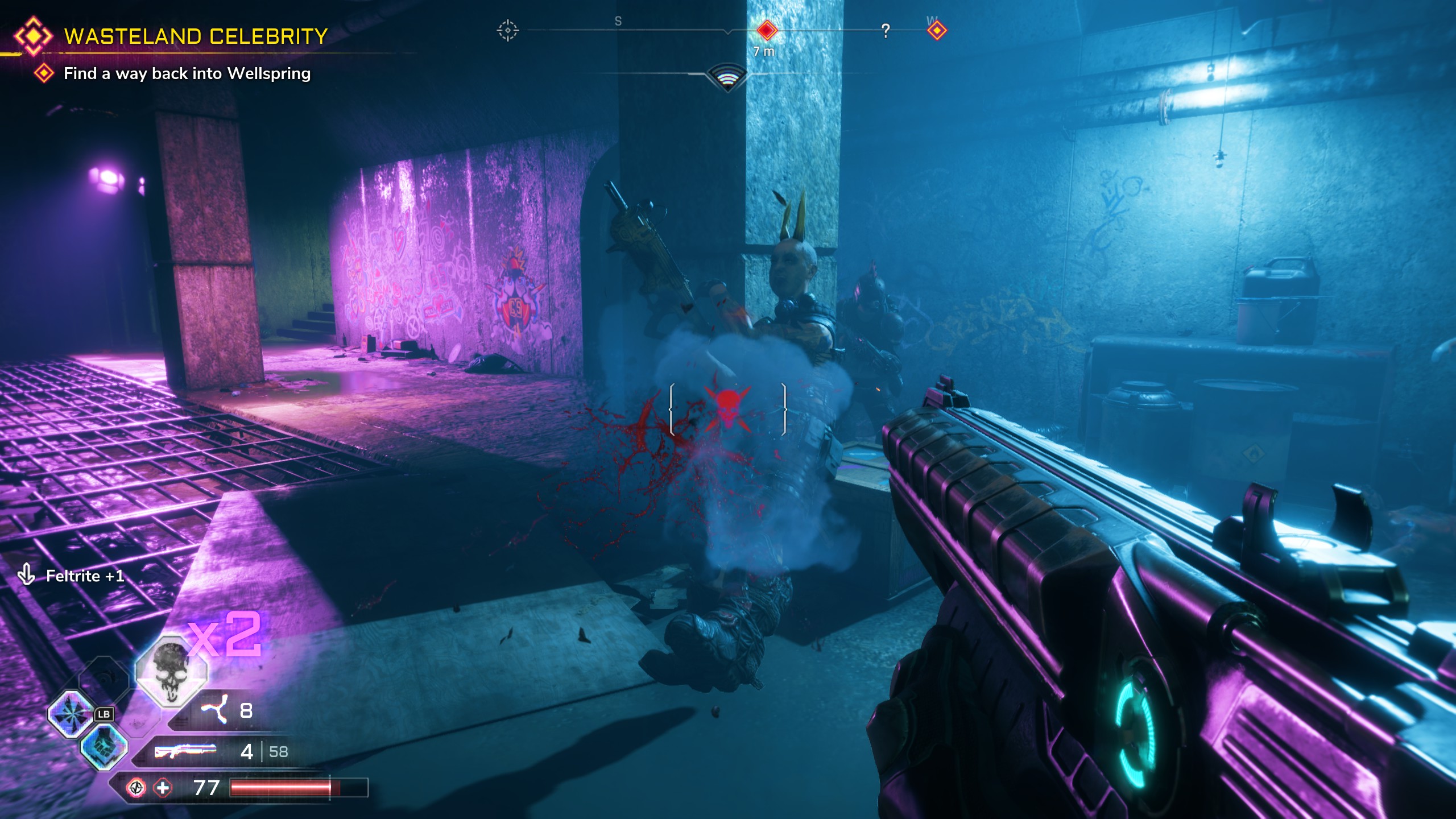Click the question mark marker on the compass
This screenshot has width=1456, height=819.
tap(885, 31)
